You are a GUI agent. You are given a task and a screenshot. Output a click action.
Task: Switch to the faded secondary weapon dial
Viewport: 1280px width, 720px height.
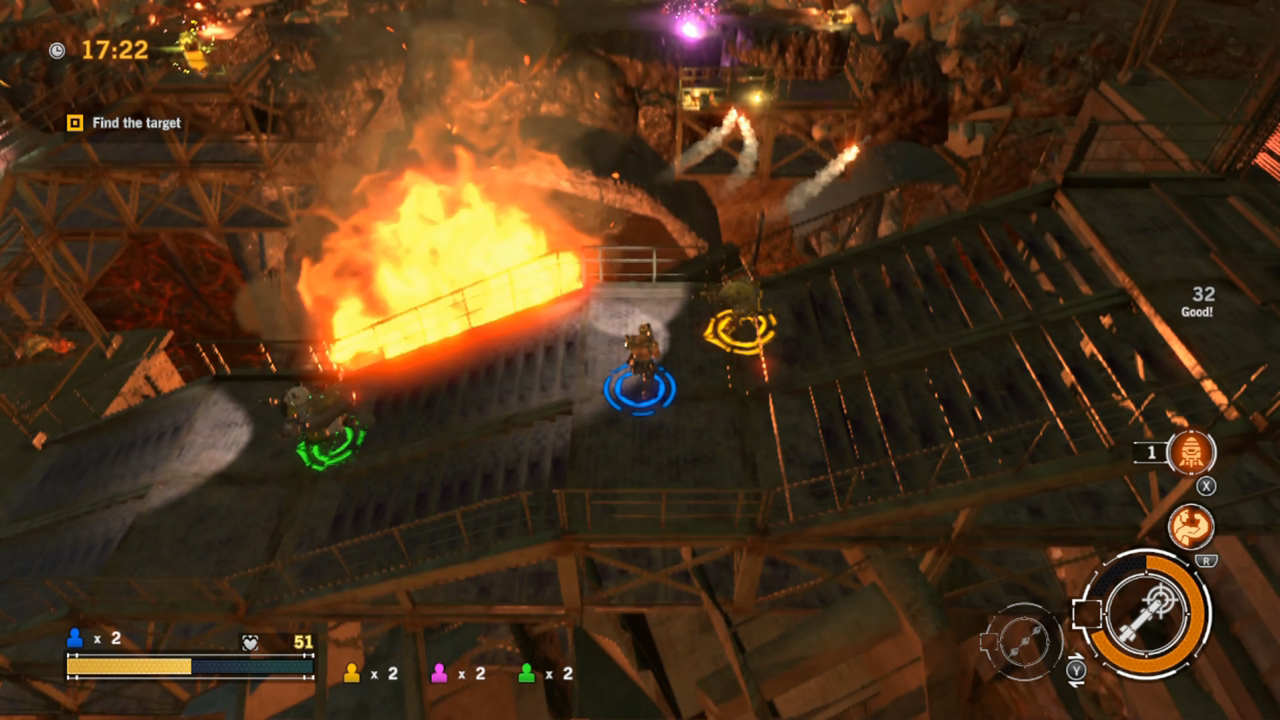point(1022,642)
